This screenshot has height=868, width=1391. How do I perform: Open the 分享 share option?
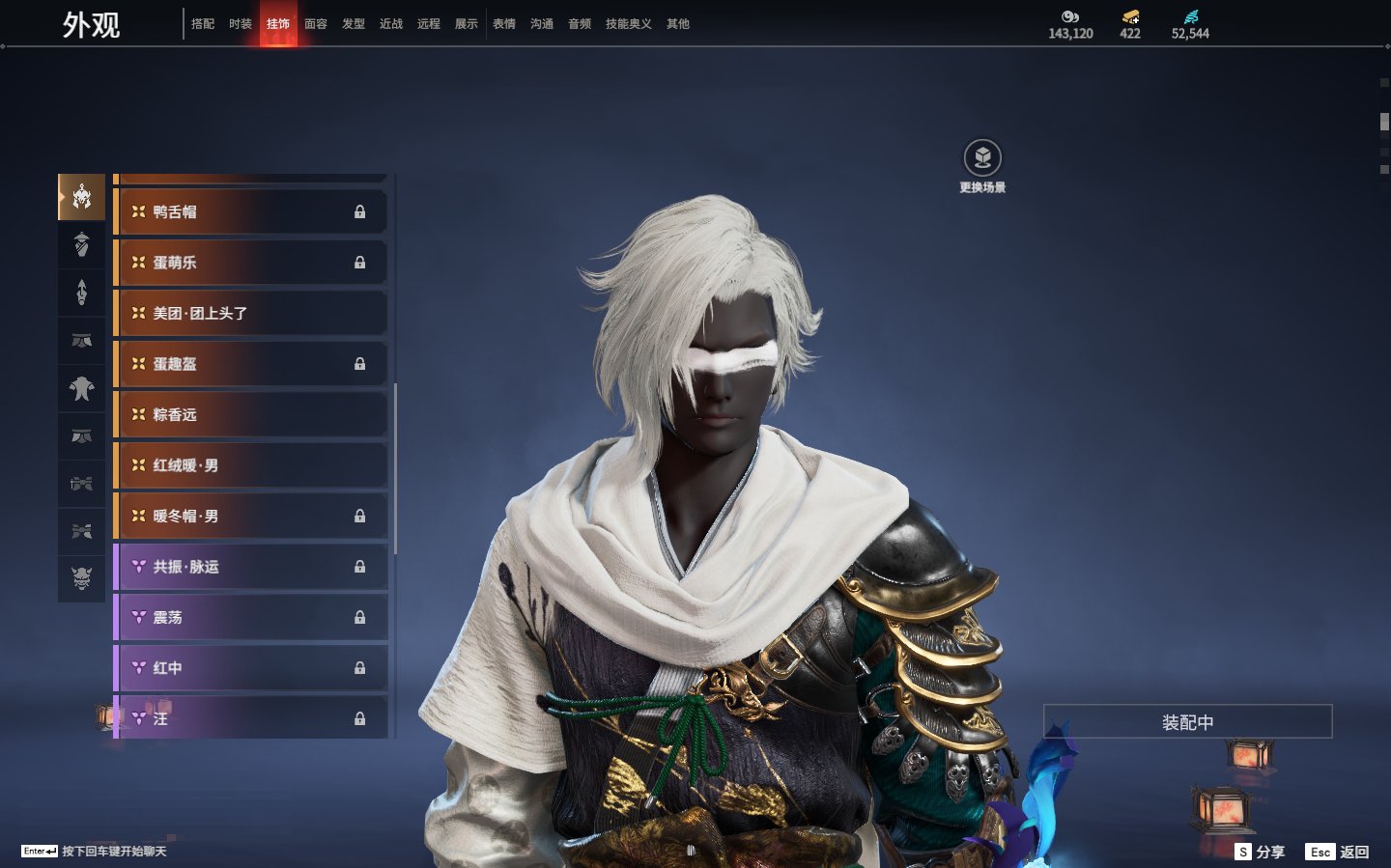(1261, 852)
